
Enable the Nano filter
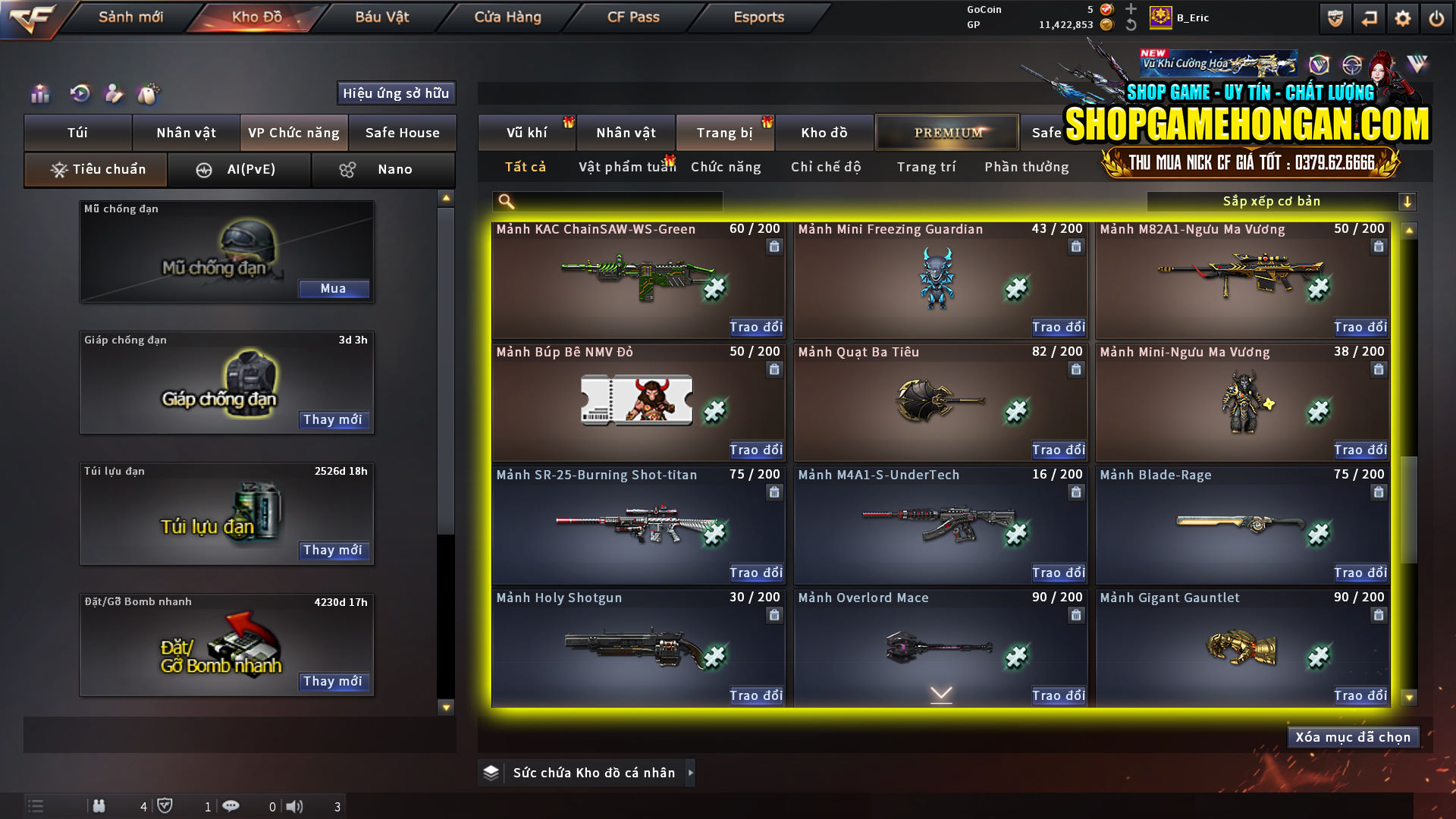(x=383, y=169)
